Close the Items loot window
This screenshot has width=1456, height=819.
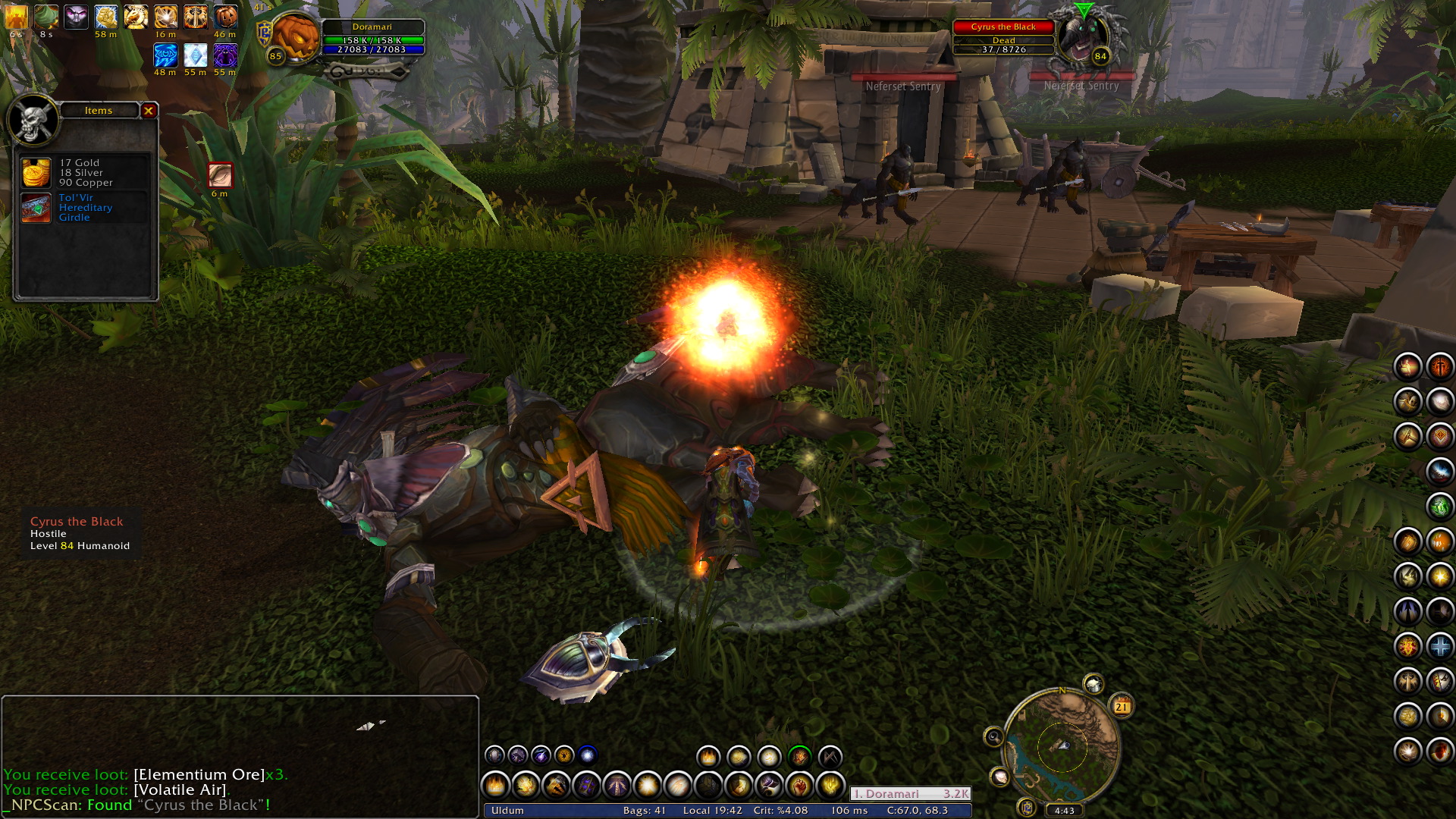tap(149, 111)
